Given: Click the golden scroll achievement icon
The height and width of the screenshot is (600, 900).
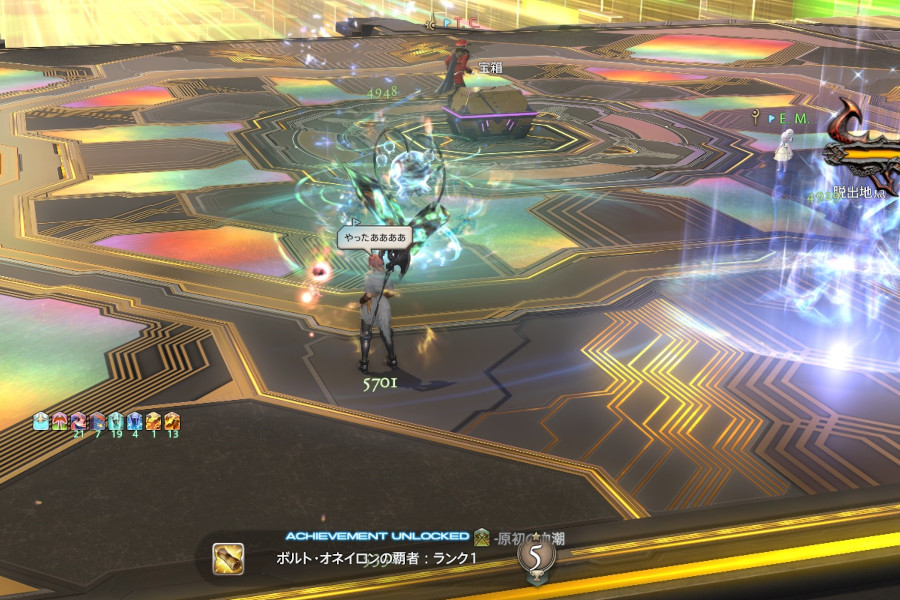Looking at the screenshot, I should tap(229, 558).
